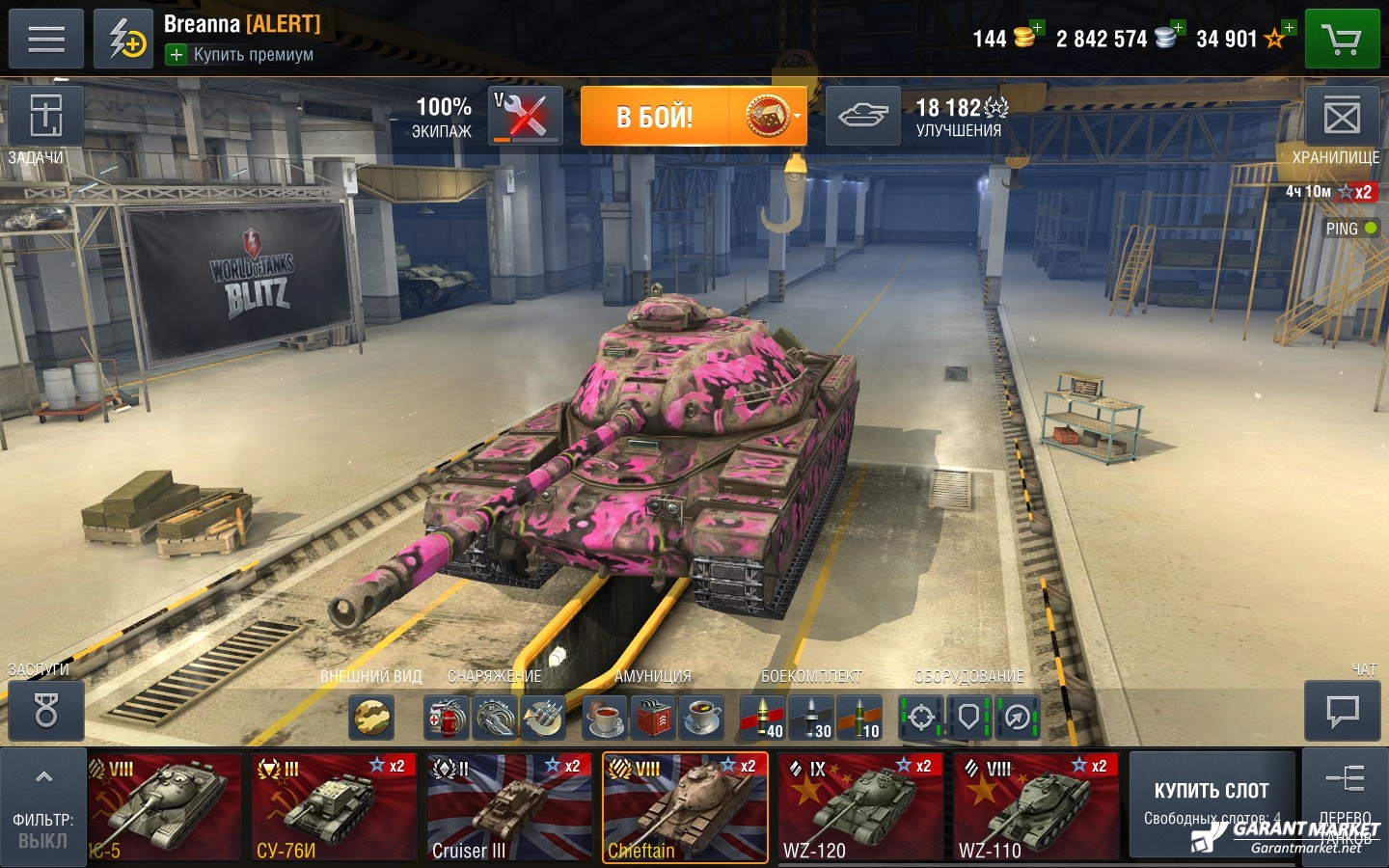Image resolution: width=1389 pixels, height=868 pixels.
Task: Open the camouflage selector under Внешний вид
Action: point(372,718)
